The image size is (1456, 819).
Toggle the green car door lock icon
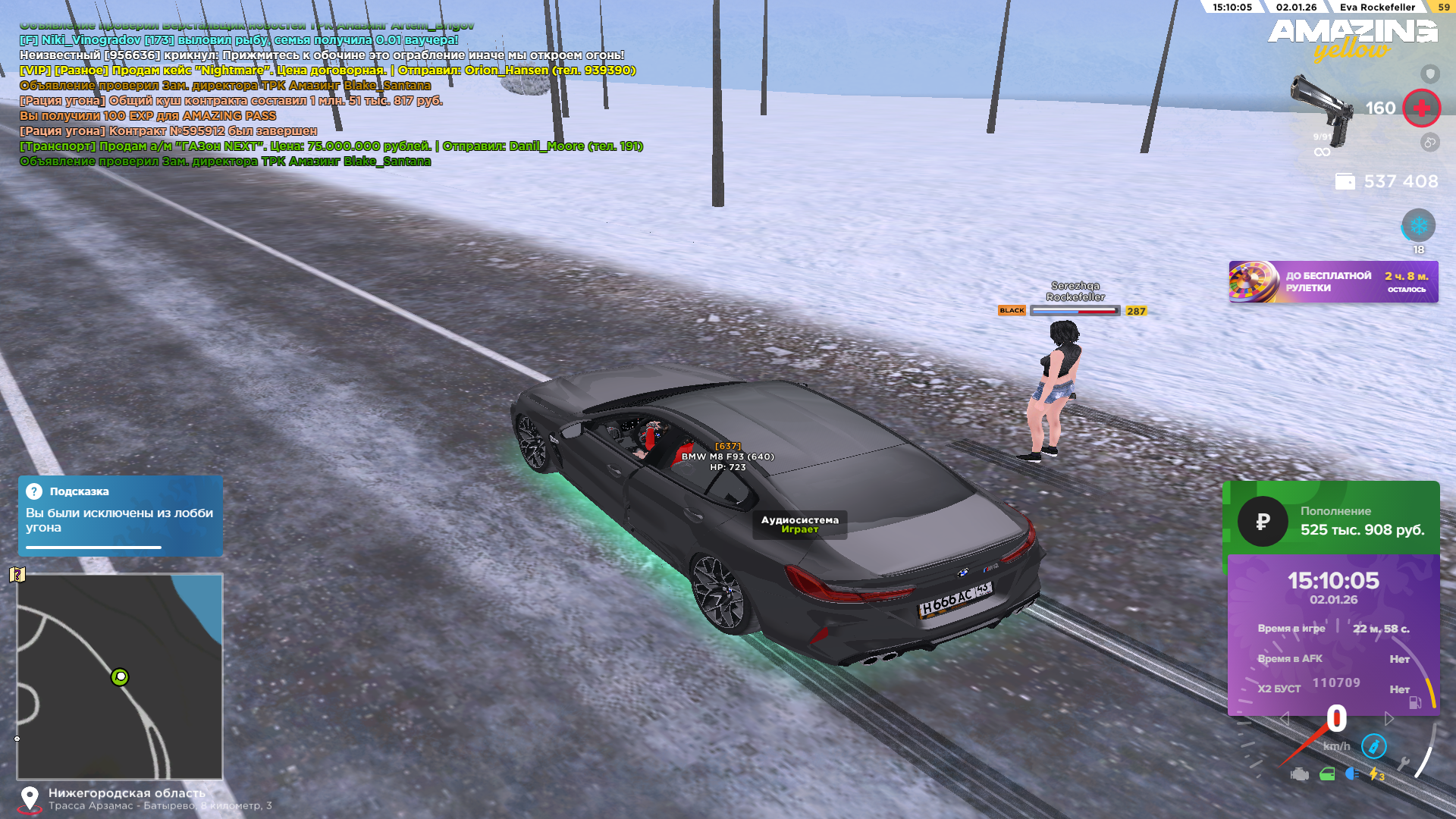point(1327,774)
